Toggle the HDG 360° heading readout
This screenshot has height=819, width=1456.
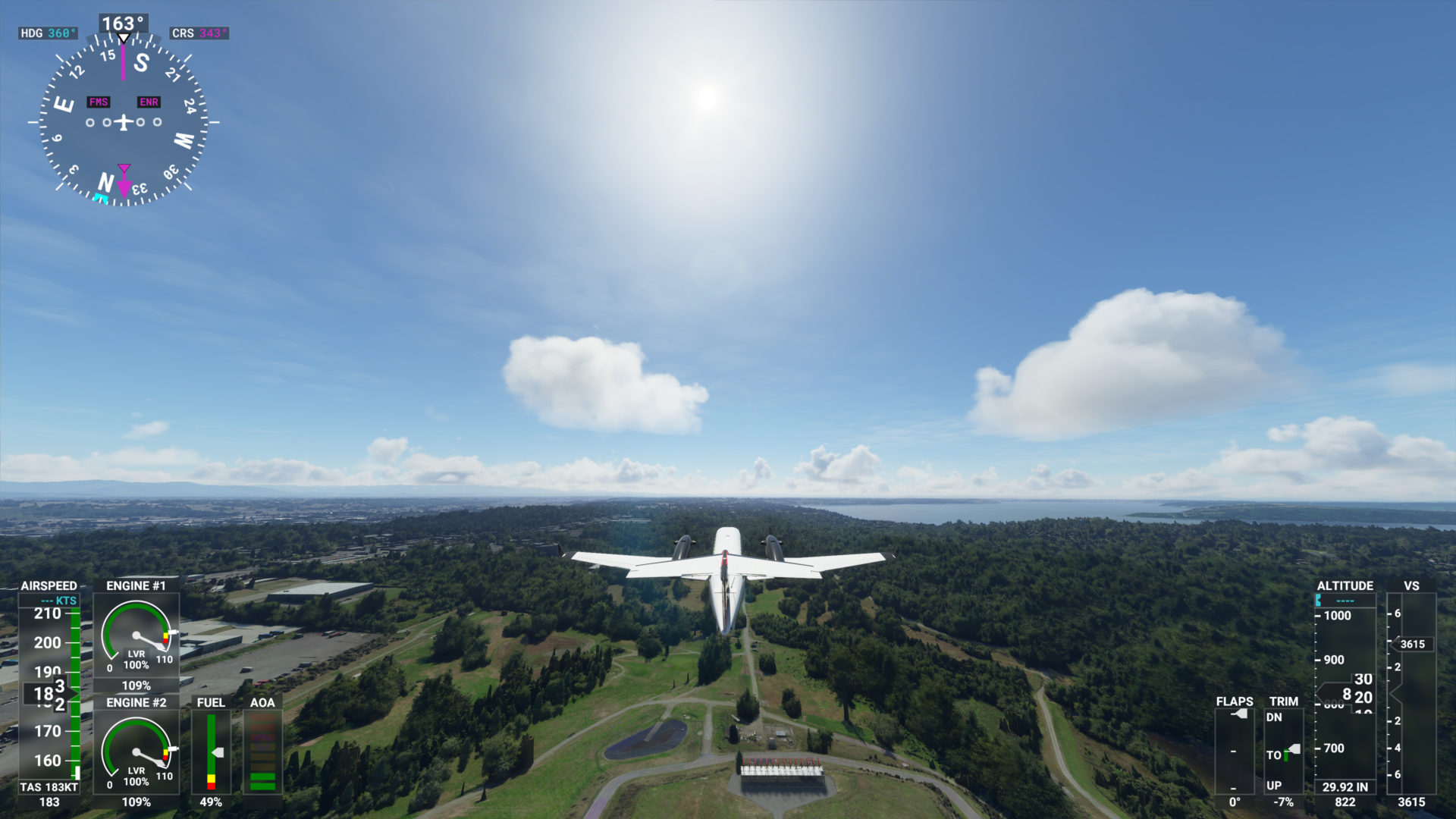[x=47, y=33]
